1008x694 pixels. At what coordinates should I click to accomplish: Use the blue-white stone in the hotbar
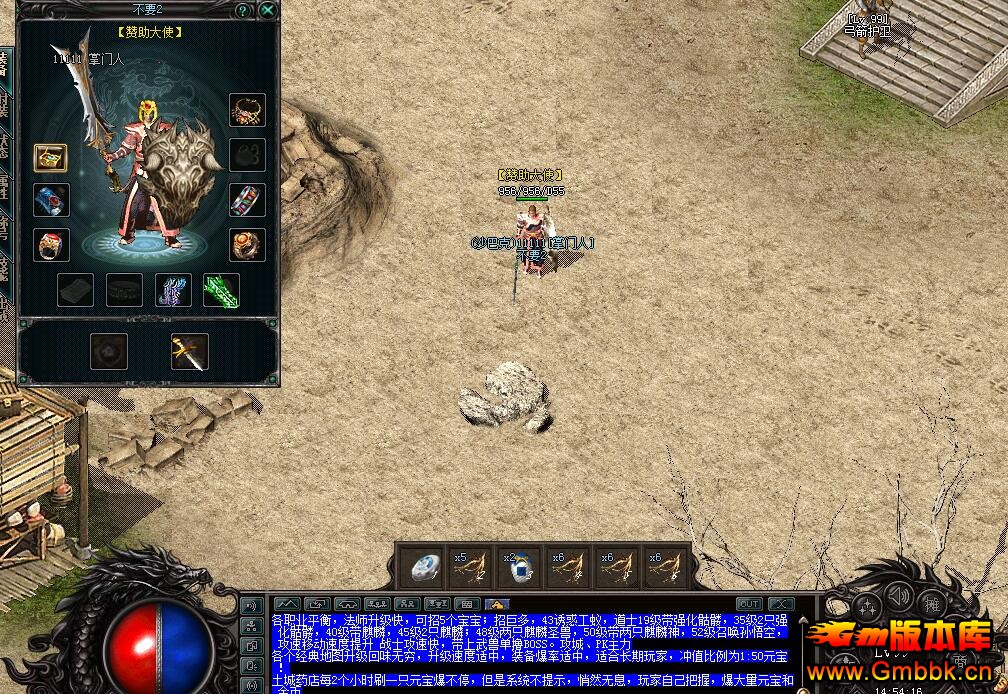[427, 568]
